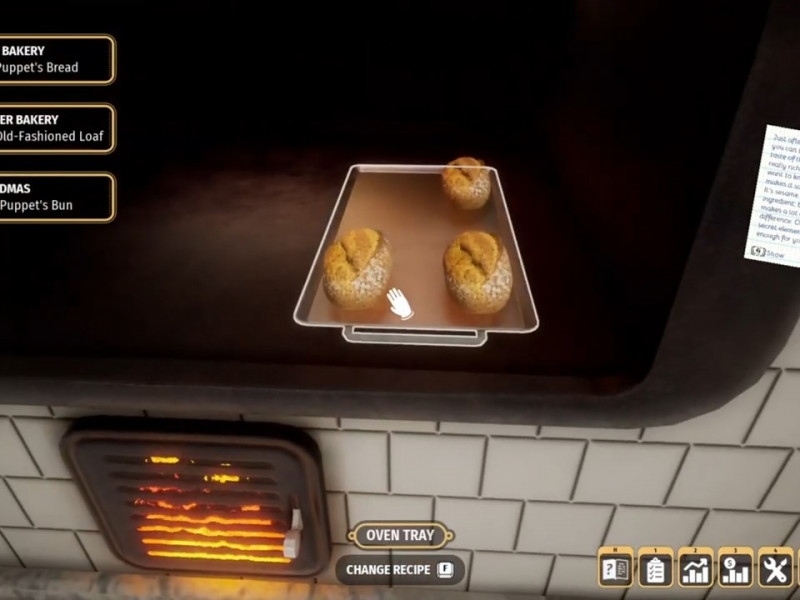Choose the Puppet's Bun order entry
This screenshot has height=600, width=800.
(x=55, y=197)
